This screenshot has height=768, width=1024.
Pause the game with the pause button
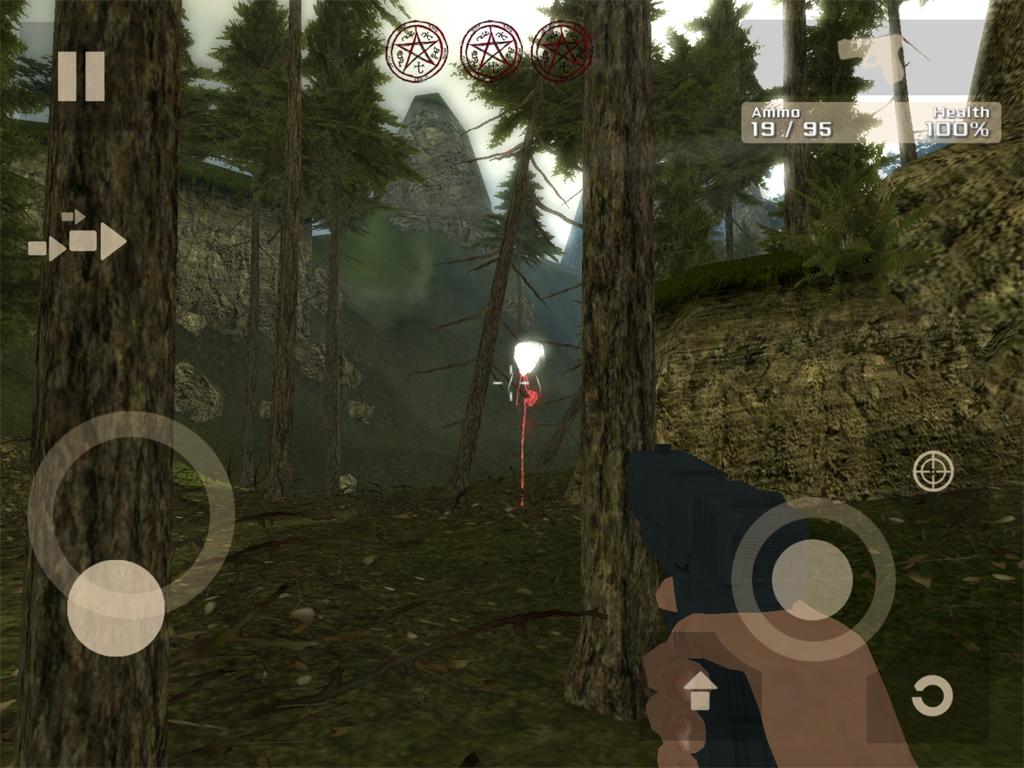[81, 77]
